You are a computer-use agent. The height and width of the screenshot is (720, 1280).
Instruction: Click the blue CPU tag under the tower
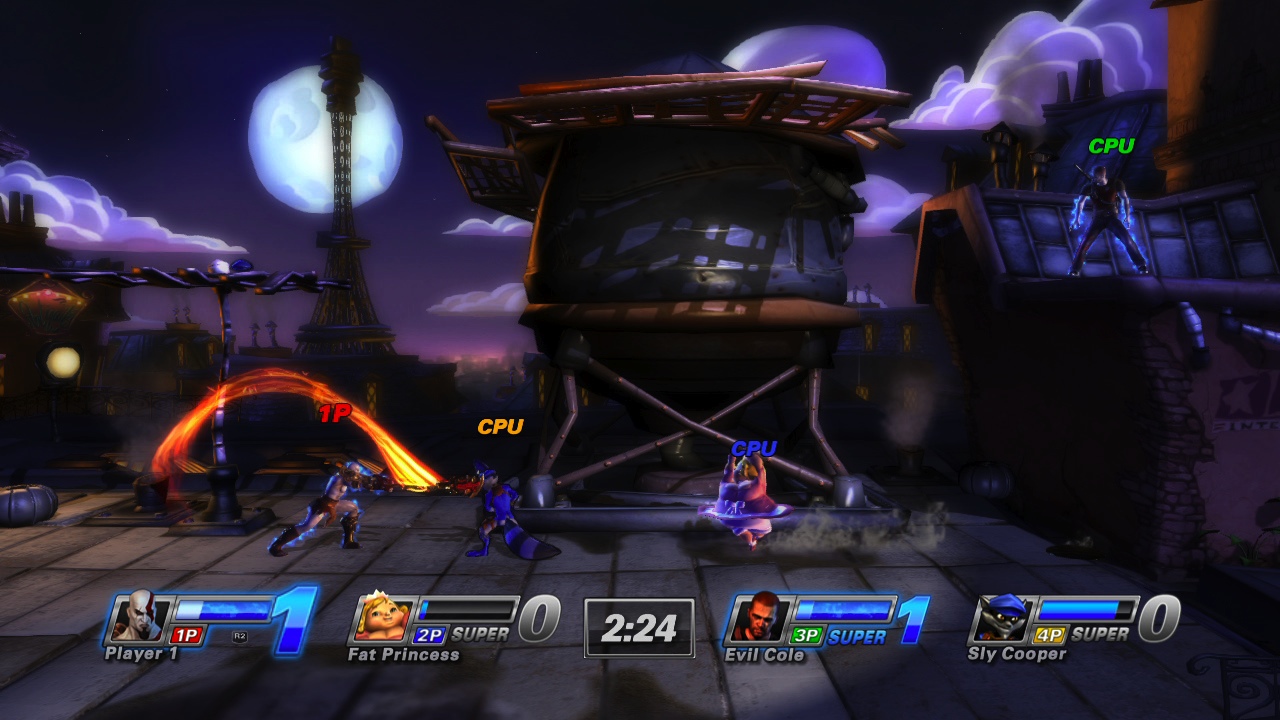[755, 447]
